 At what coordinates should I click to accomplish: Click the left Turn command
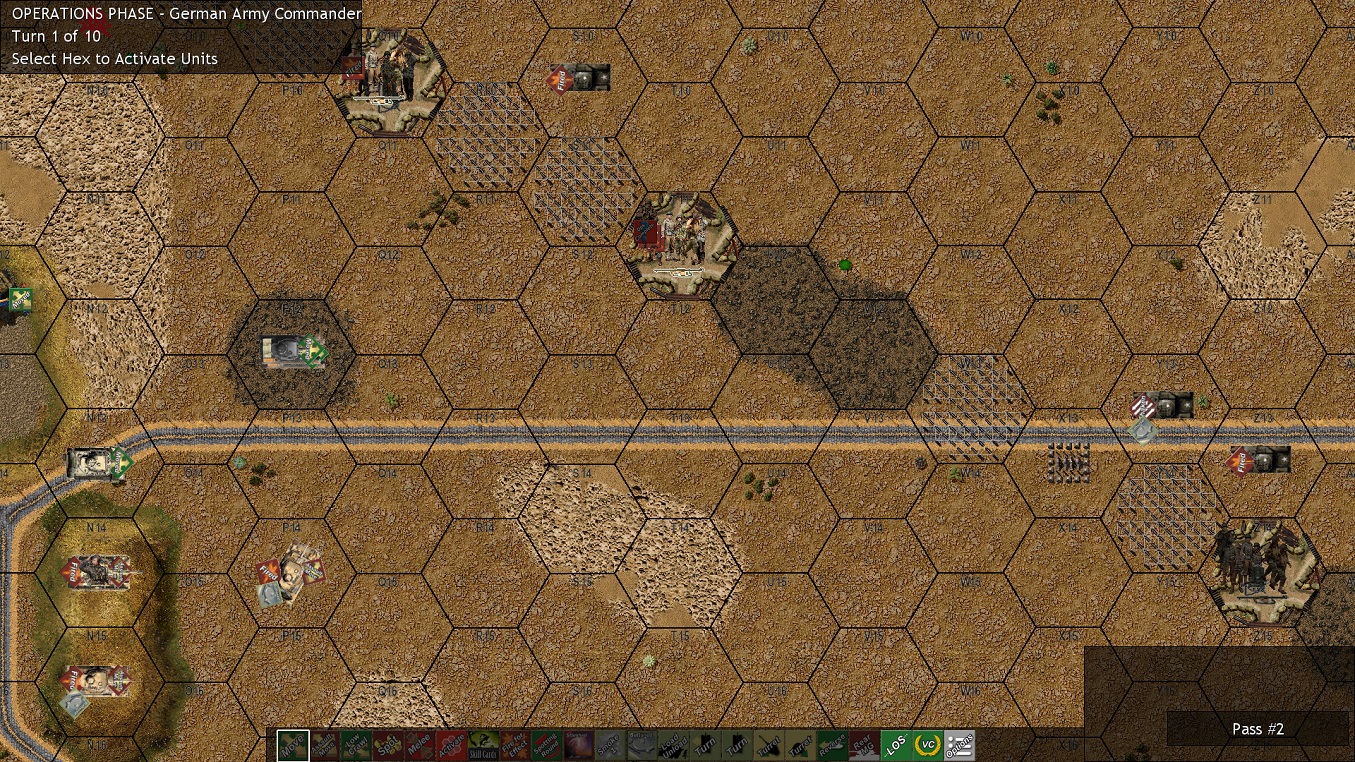pyautogui.click(x=708, y=745)
